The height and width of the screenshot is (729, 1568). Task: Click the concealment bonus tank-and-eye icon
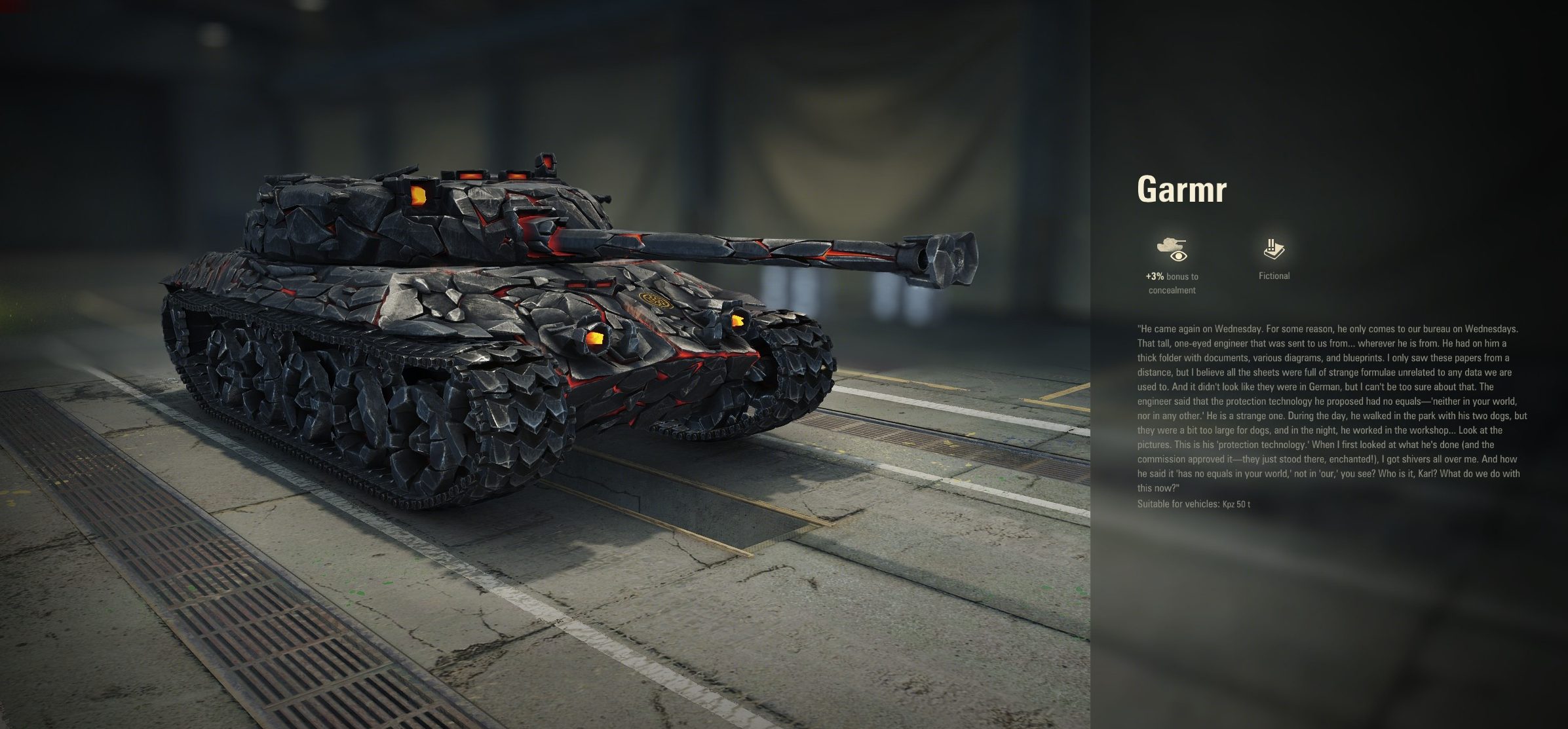pyautogui.click(x=1172, y=249)
